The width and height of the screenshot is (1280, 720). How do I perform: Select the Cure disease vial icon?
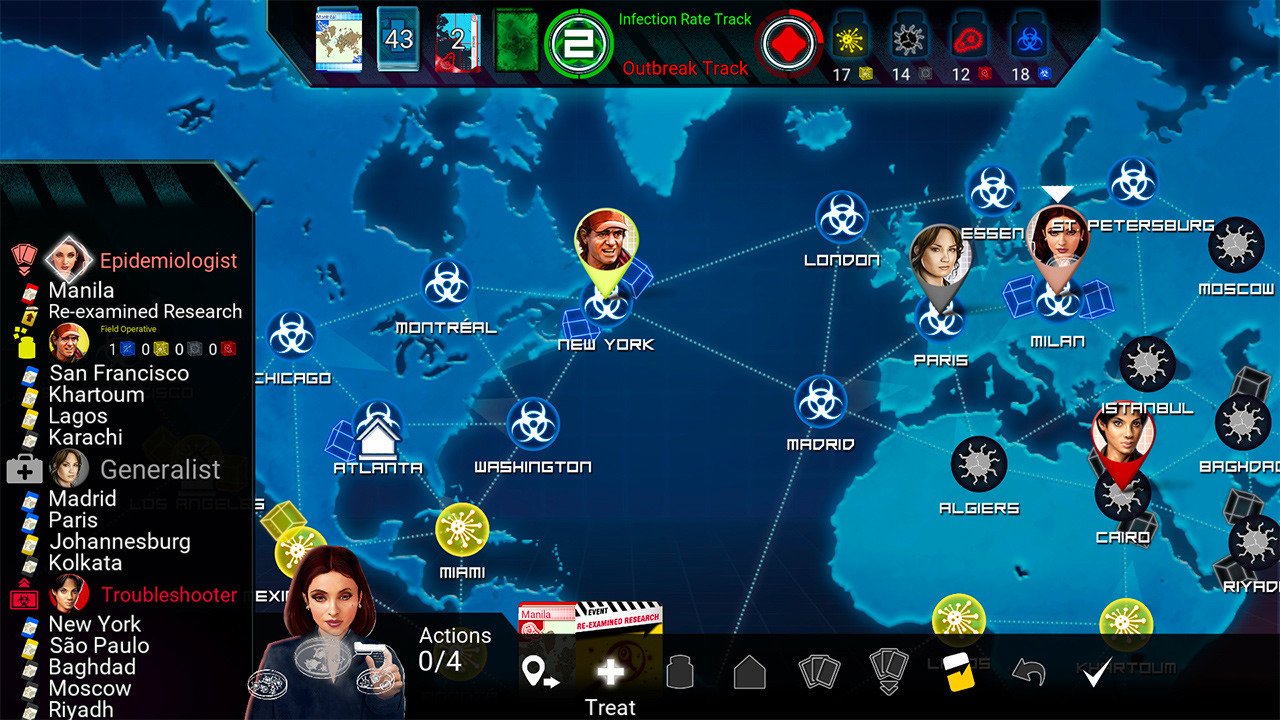coord(681,672)
